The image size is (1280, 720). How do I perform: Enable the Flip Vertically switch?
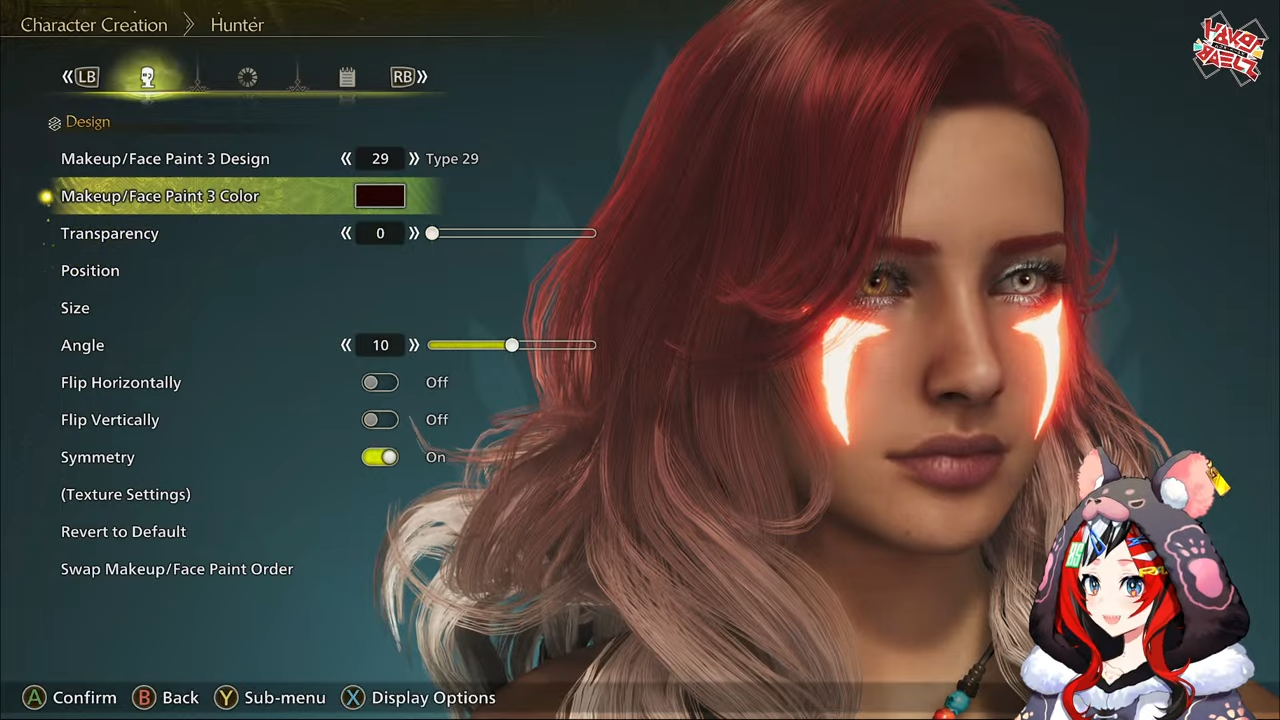point(380,420)
